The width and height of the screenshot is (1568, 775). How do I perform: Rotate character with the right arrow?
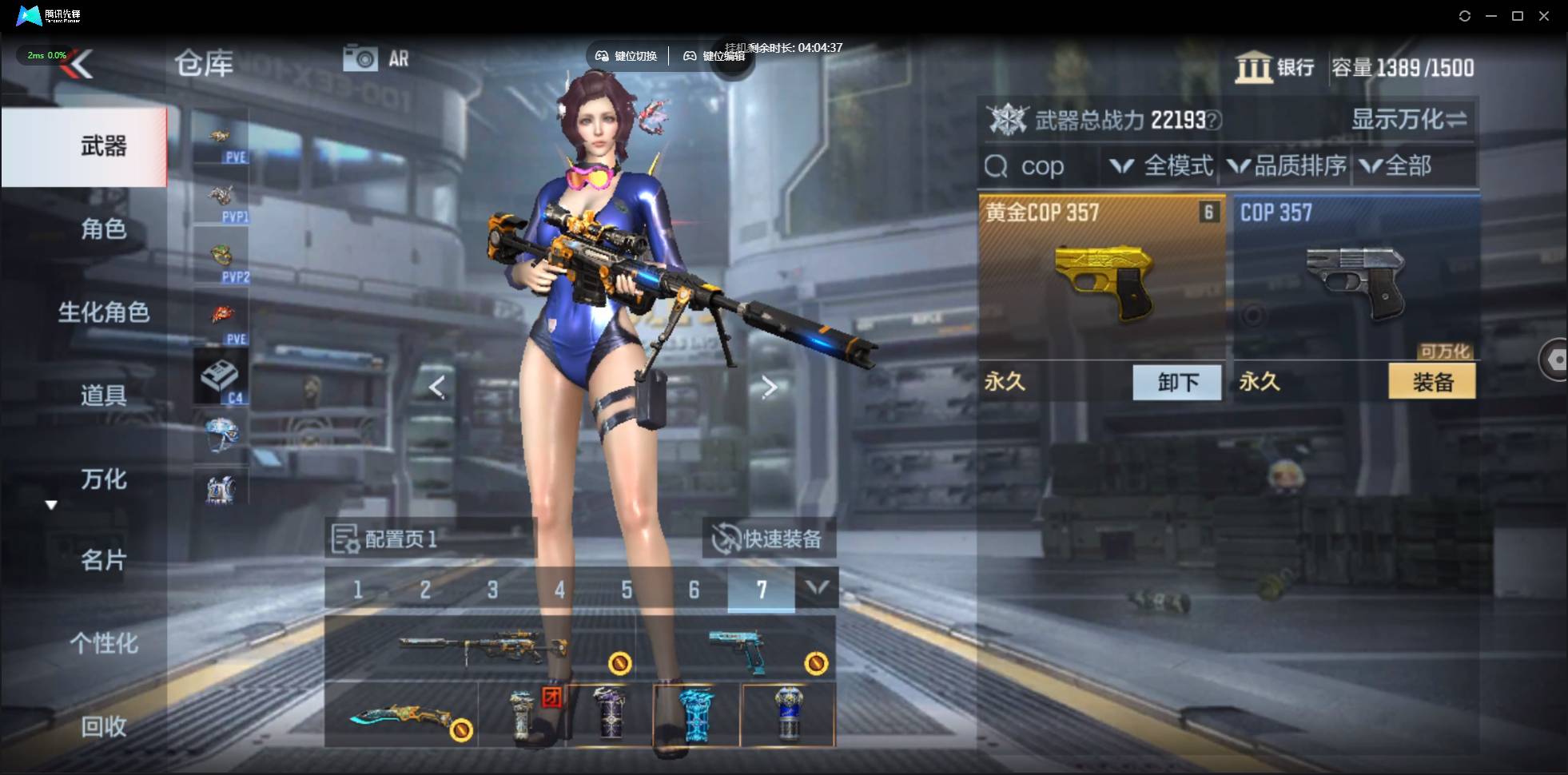769,387
